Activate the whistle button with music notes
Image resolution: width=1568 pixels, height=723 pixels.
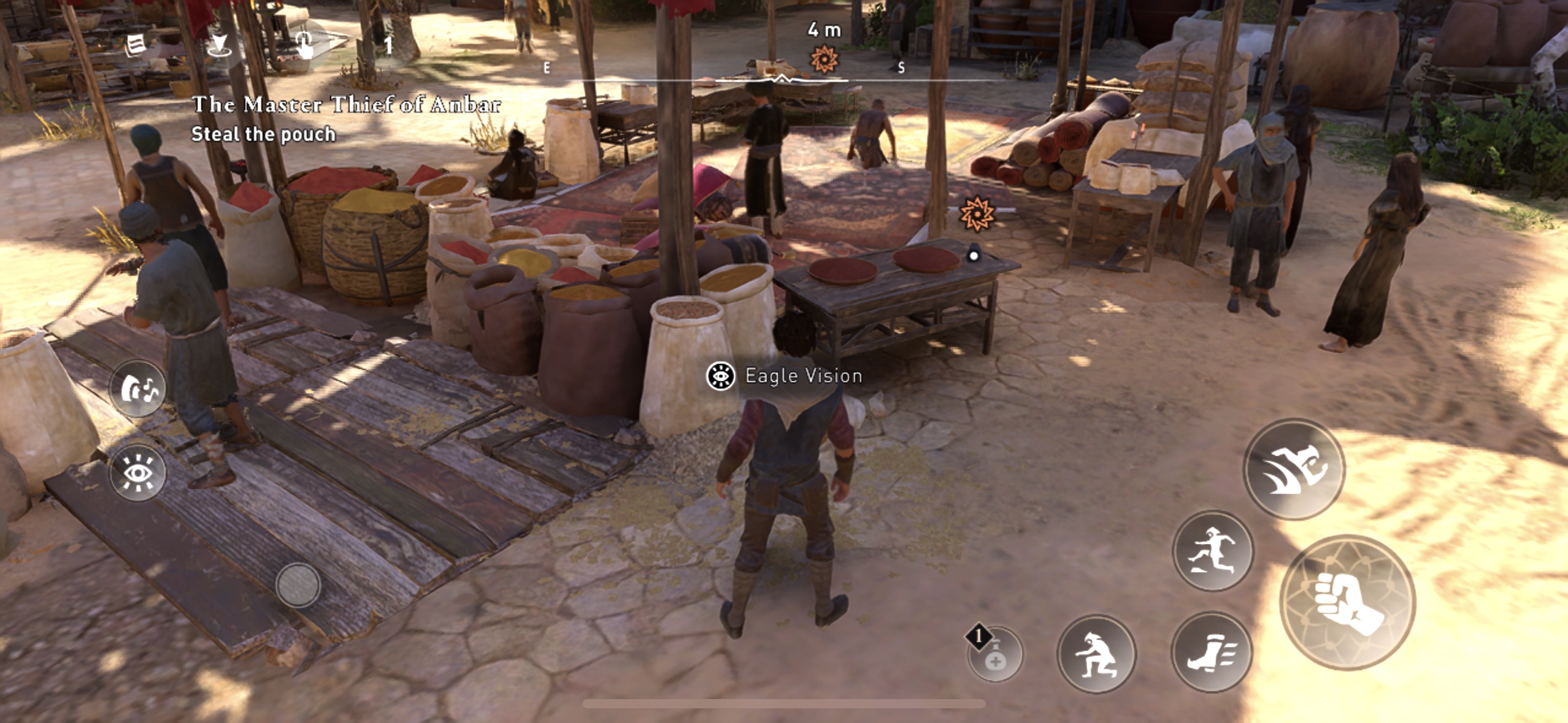(x=138, y=389)
